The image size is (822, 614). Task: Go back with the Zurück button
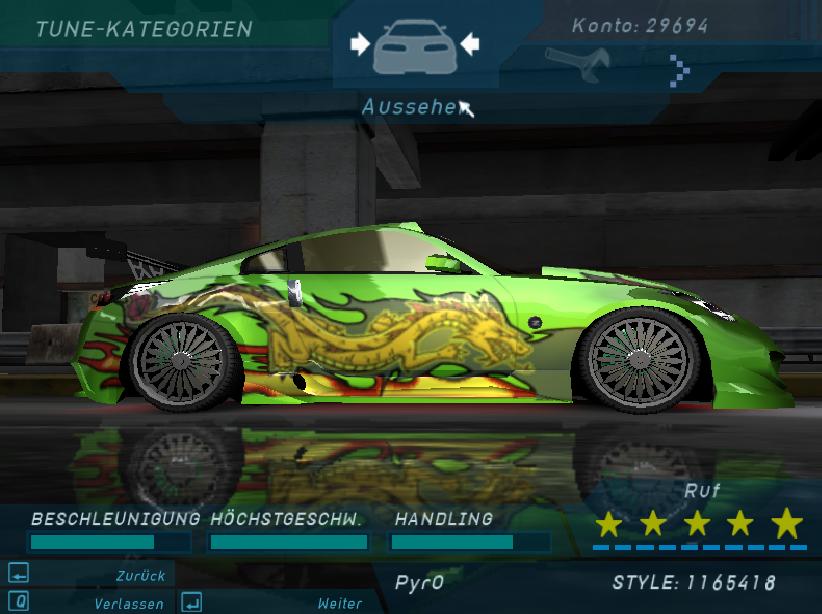[x=88, y=575]
